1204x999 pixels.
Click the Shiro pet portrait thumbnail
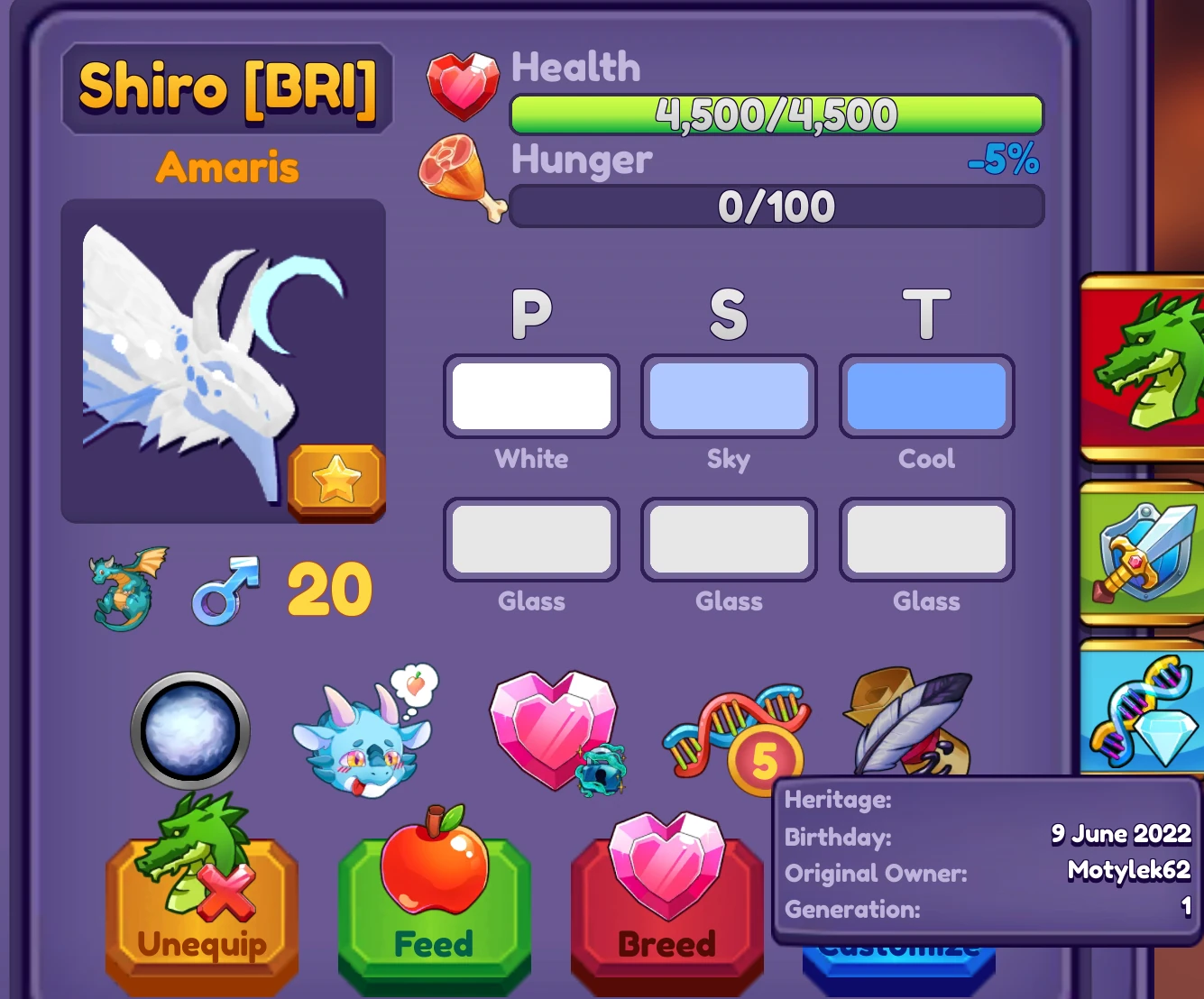coord(224,361)
